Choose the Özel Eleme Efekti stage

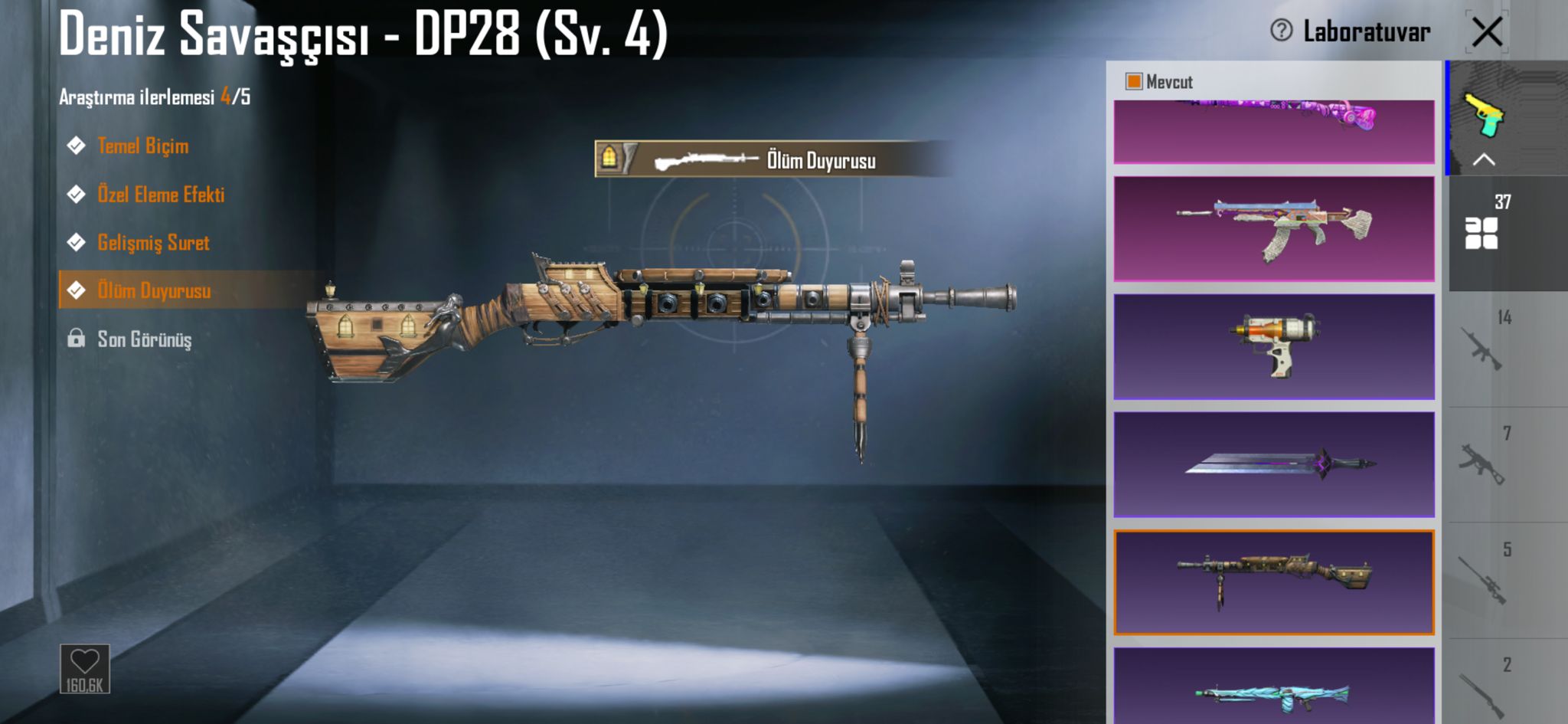pyautogui.click(x=160, y=195)
